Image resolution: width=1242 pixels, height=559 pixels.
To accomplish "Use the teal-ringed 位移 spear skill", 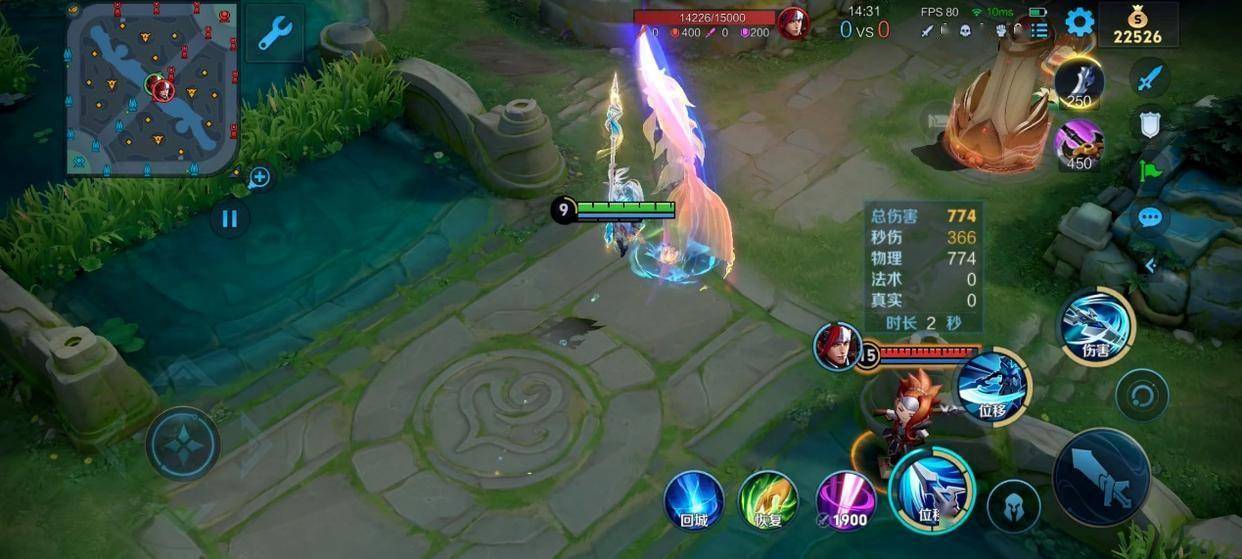I will click(931, 489).
